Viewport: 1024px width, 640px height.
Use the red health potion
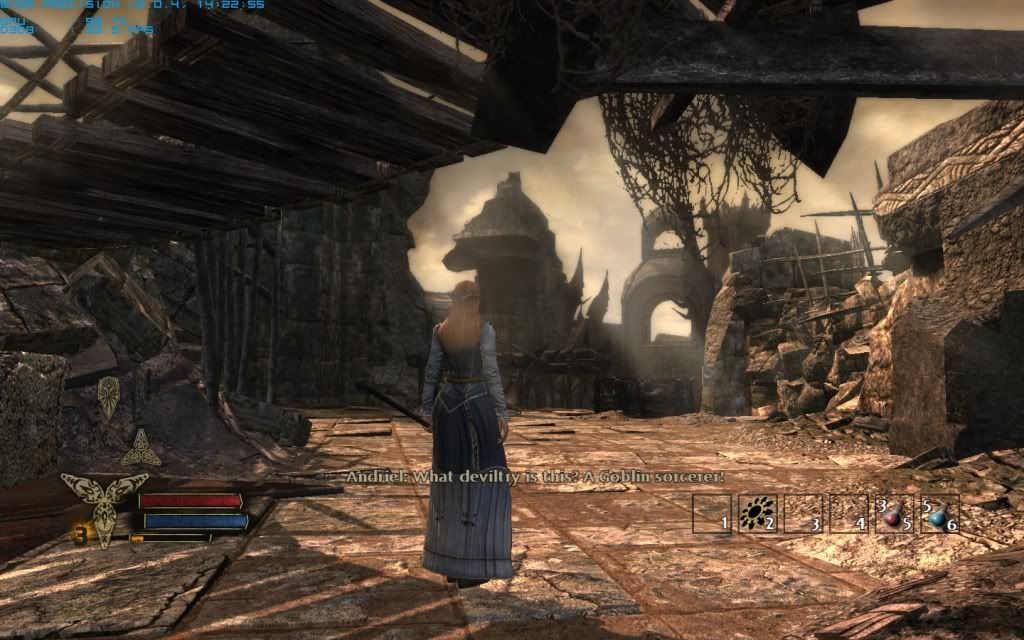click(x=892, y=514)
